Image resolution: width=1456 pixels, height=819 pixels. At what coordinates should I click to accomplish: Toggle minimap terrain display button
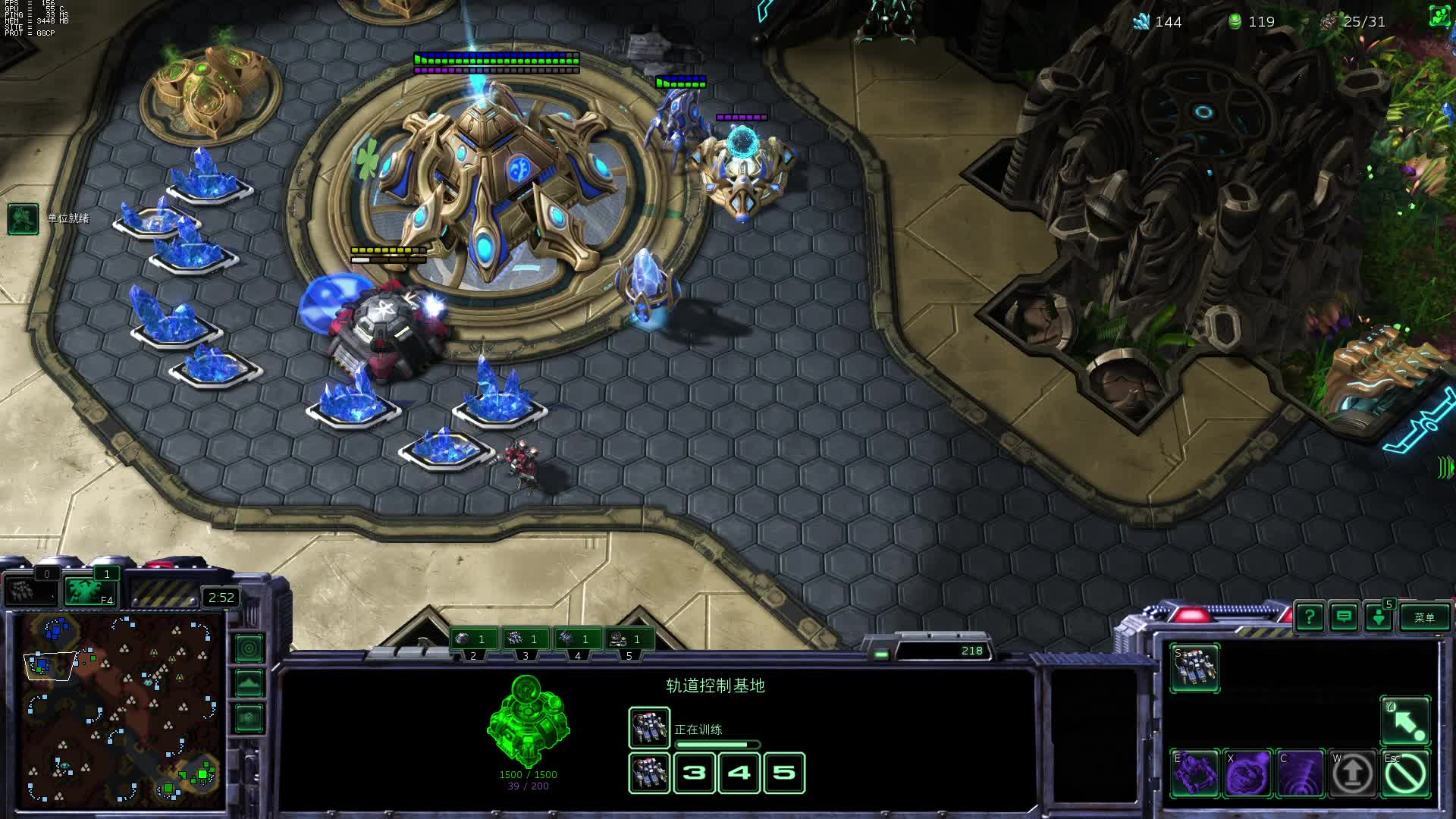click(249, 682)
